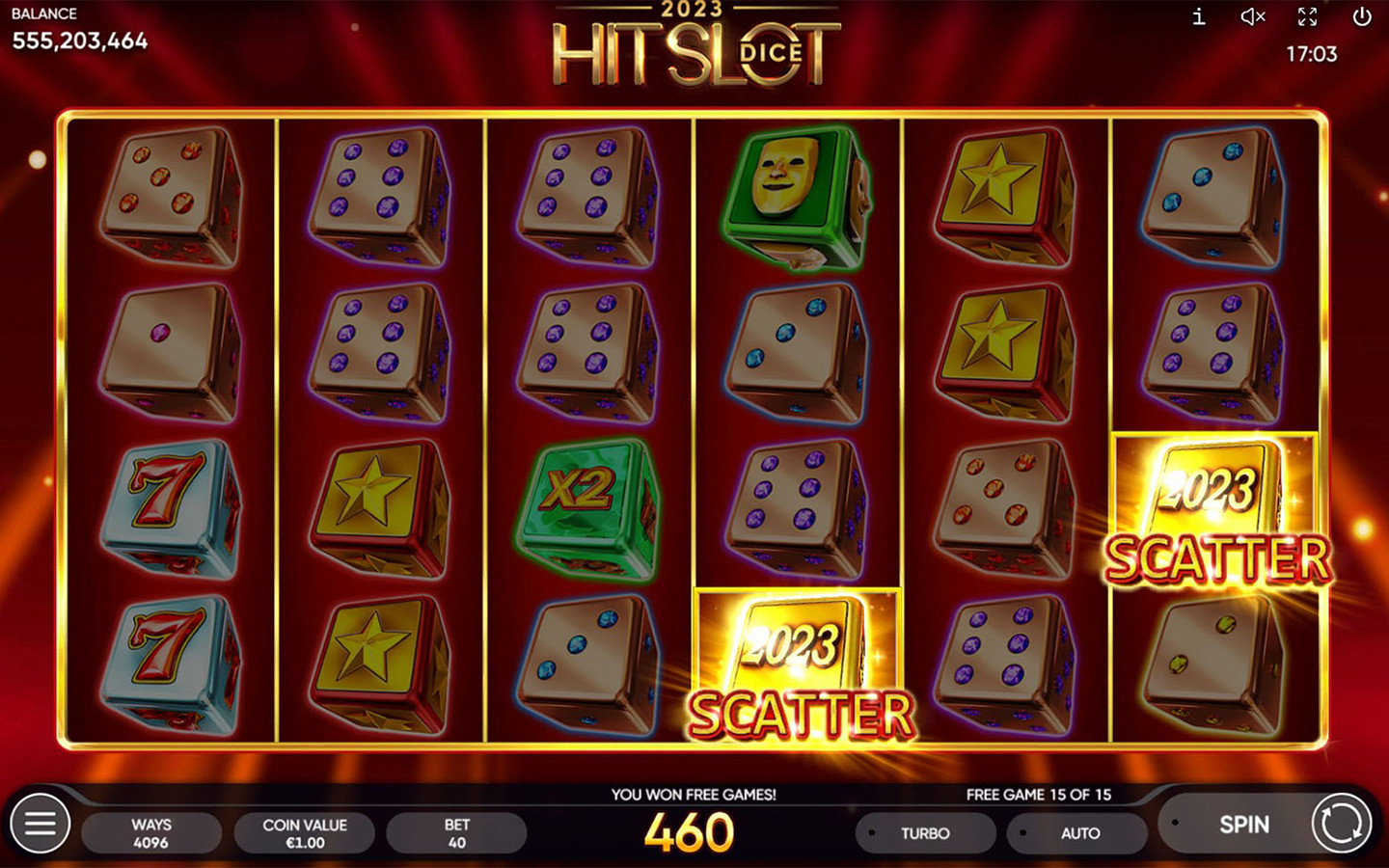
Task: Enter fullscreen mode
Action: (x=1307, y=16)
